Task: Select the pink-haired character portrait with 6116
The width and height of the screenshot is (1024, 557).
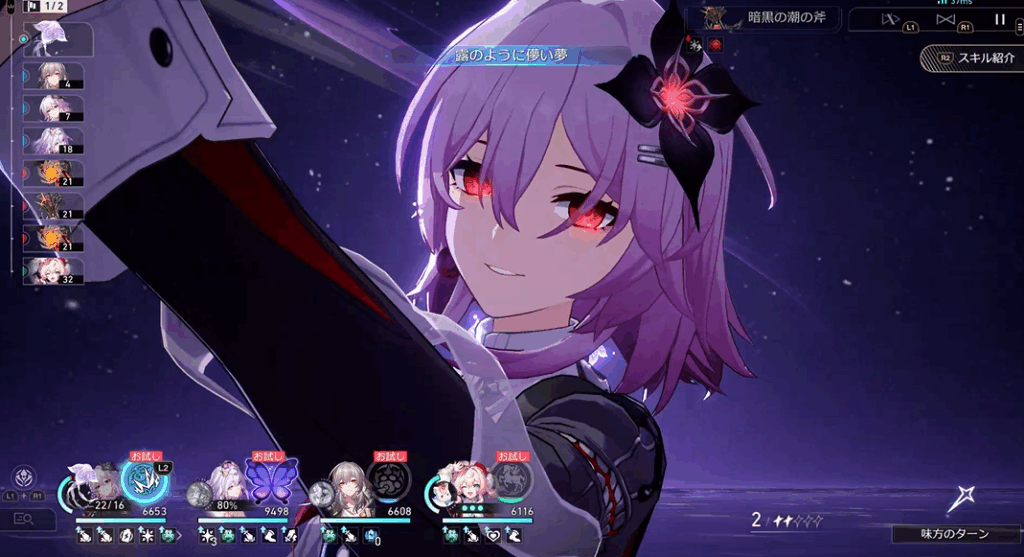Action: tap(465, 487)
